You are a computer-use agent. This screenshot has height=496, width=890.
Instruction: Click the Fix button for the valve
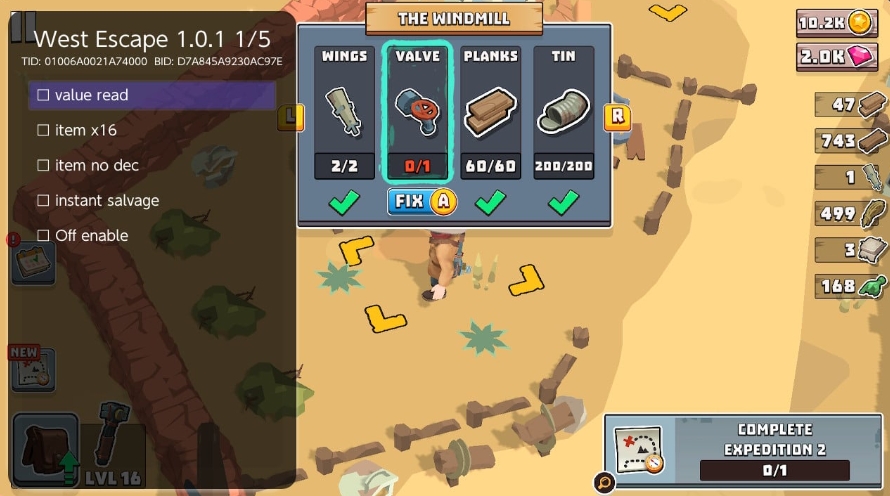[421, 201]
